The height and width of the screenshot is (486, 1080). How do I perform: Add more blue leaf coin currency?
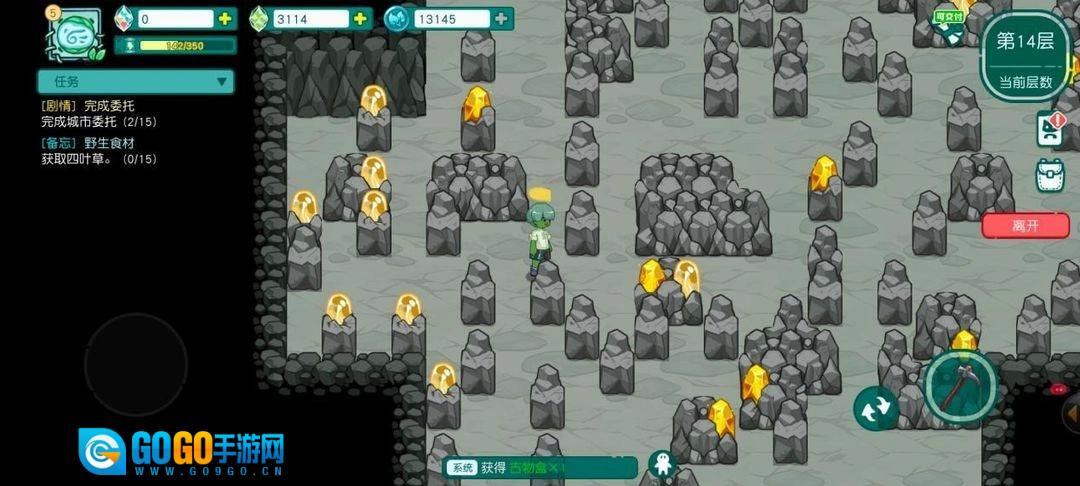pos(501,19)
